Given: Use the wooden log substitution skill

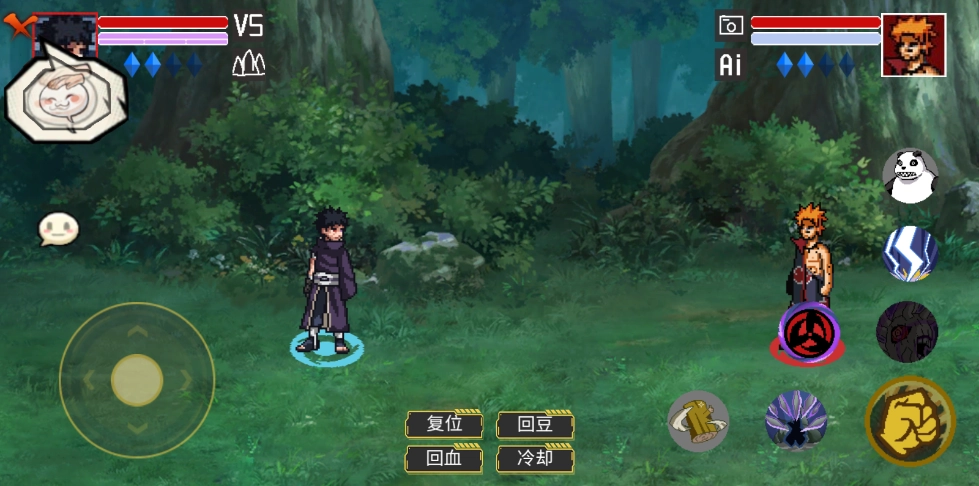Looking at the screenshot, I should pyautogui.click(x=698, y=420).
